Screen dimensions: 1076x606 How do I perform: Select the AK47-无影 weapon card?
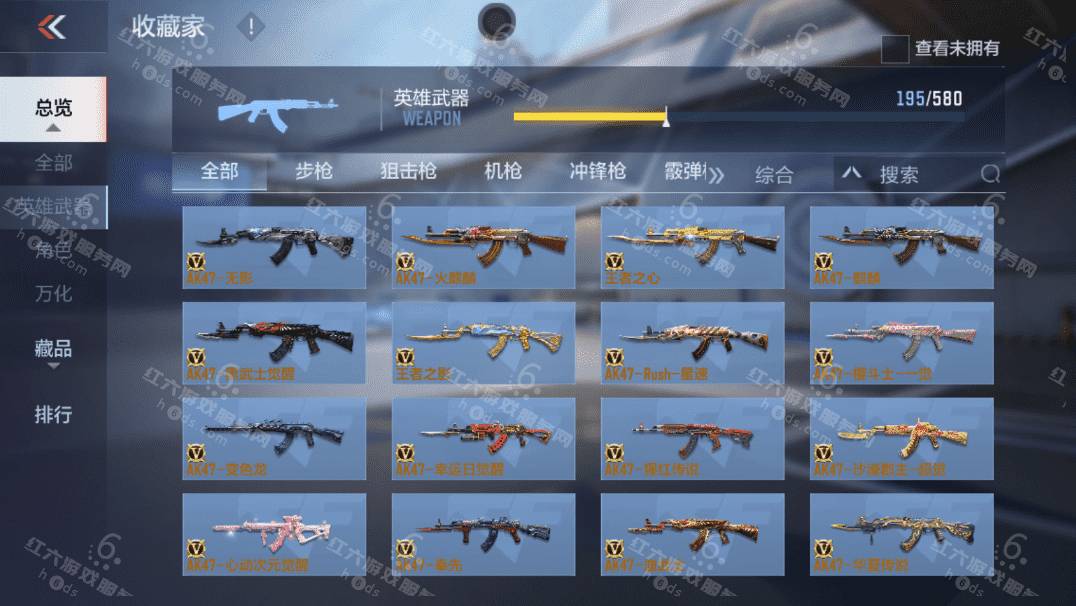(x=274, y=247)
